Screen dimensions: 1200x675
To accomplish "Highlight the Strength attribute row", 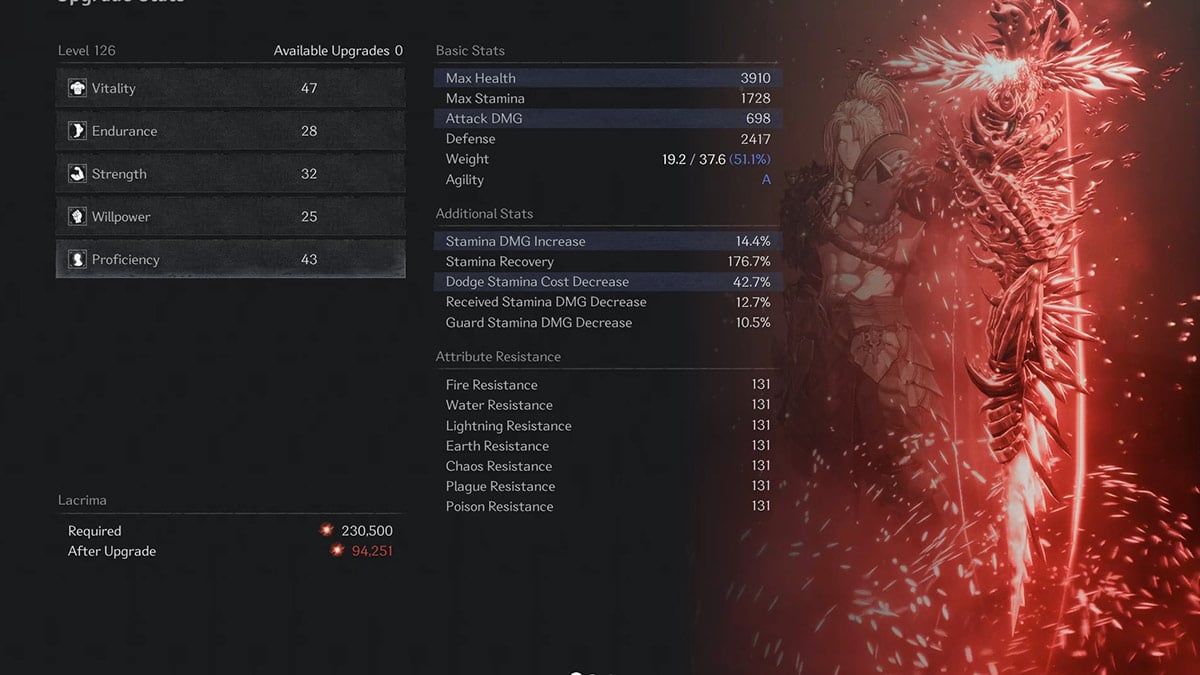I will pyautogui.click(x=230, y=174).
